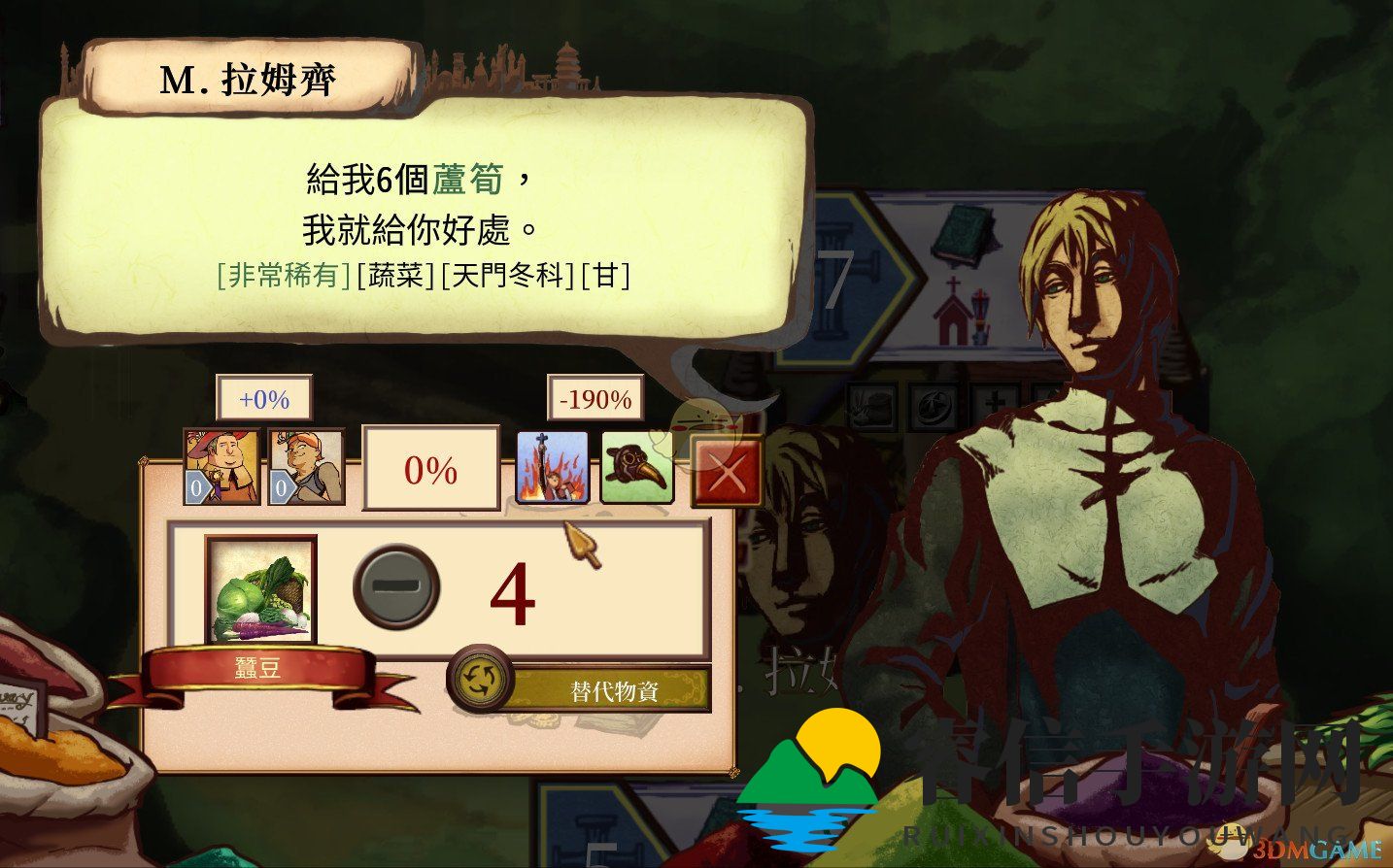This screenshot has height=868, width=1393.
Task: Toggle the -190% penalty indicator
Action: tap(595, 398)
